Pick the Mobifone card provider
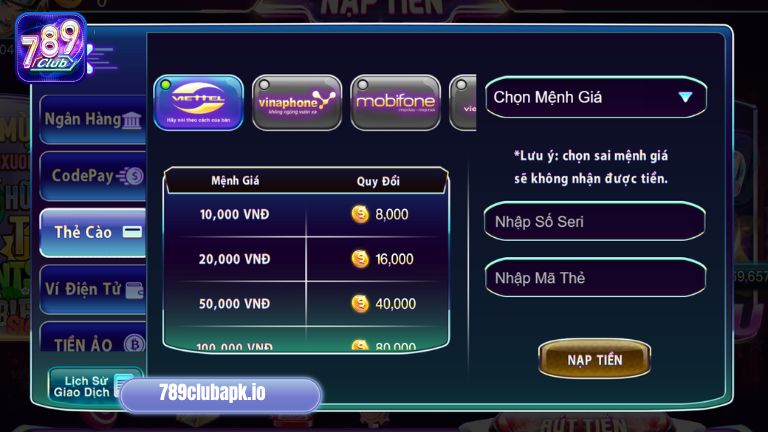The image size is (768, 432). [x=395, y=103]
